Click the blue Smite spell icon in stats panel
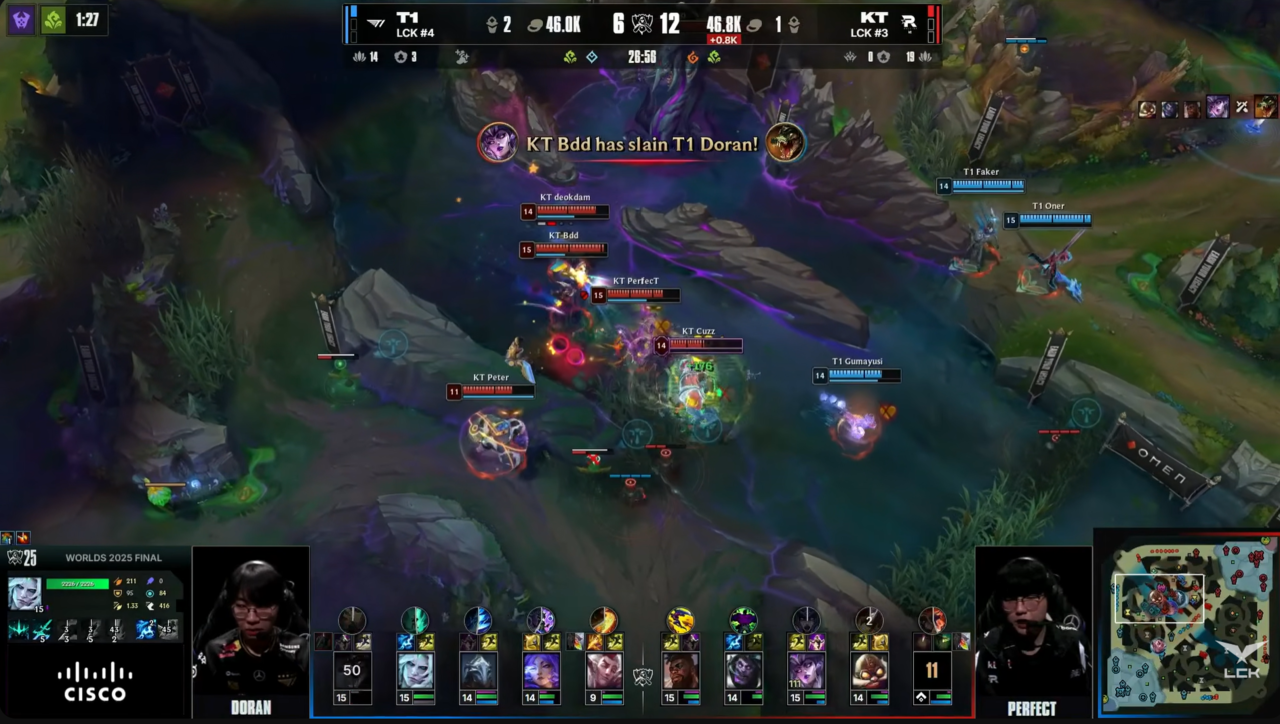The height and width of the screenshot is (724, 1280). tap(146, 629)
